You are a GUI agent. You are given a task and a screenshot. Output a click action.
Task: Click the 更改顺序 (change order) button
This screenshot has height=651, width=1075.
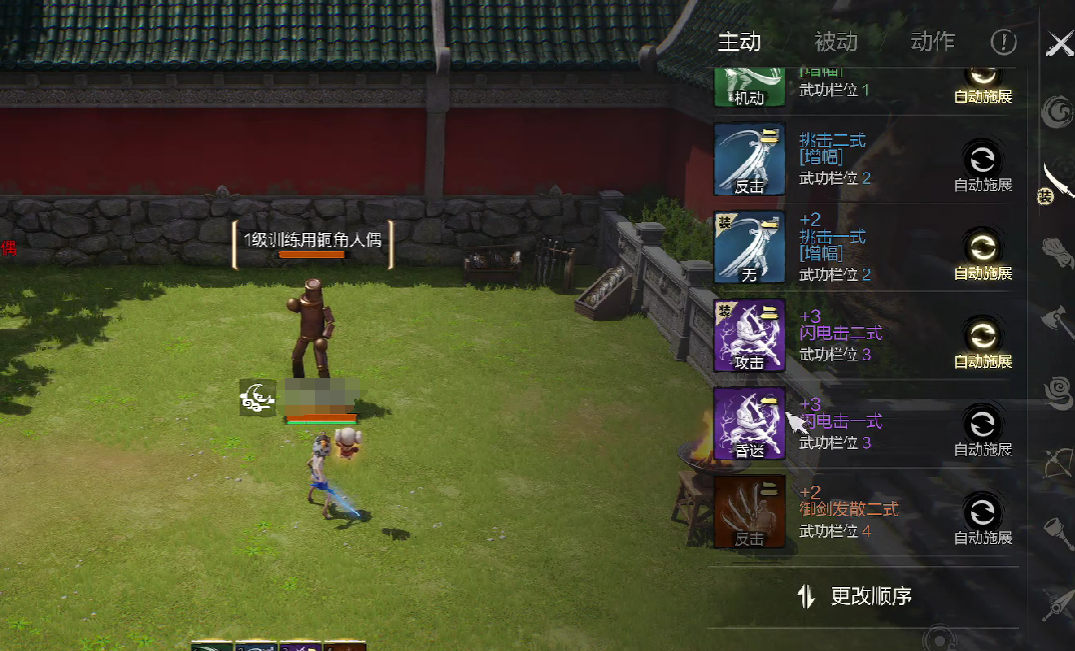point(858,597)
